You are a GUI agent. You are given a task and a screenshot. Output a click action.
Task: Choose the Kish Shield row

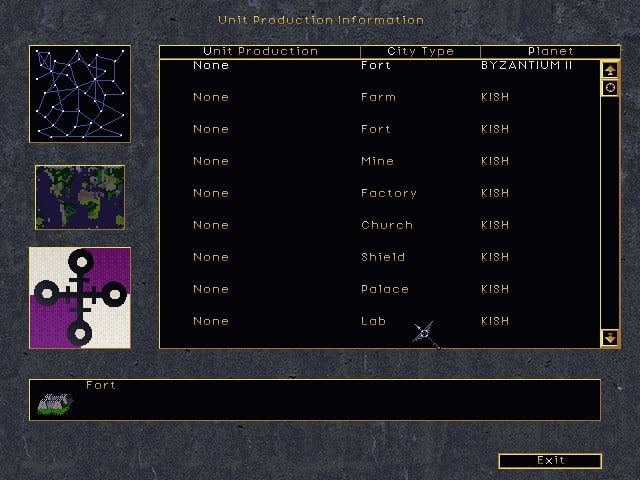click(x=378, y=258)
